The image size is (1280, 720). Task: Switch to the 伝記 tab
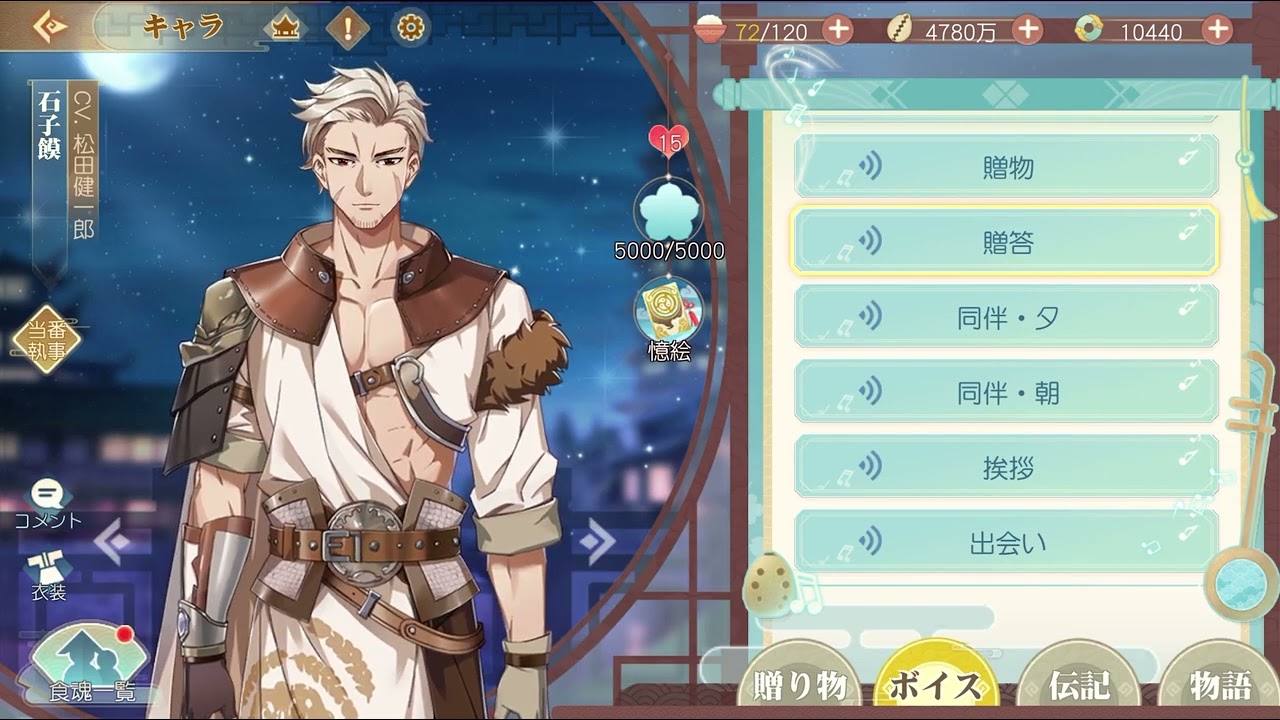tap(1078, 686)
